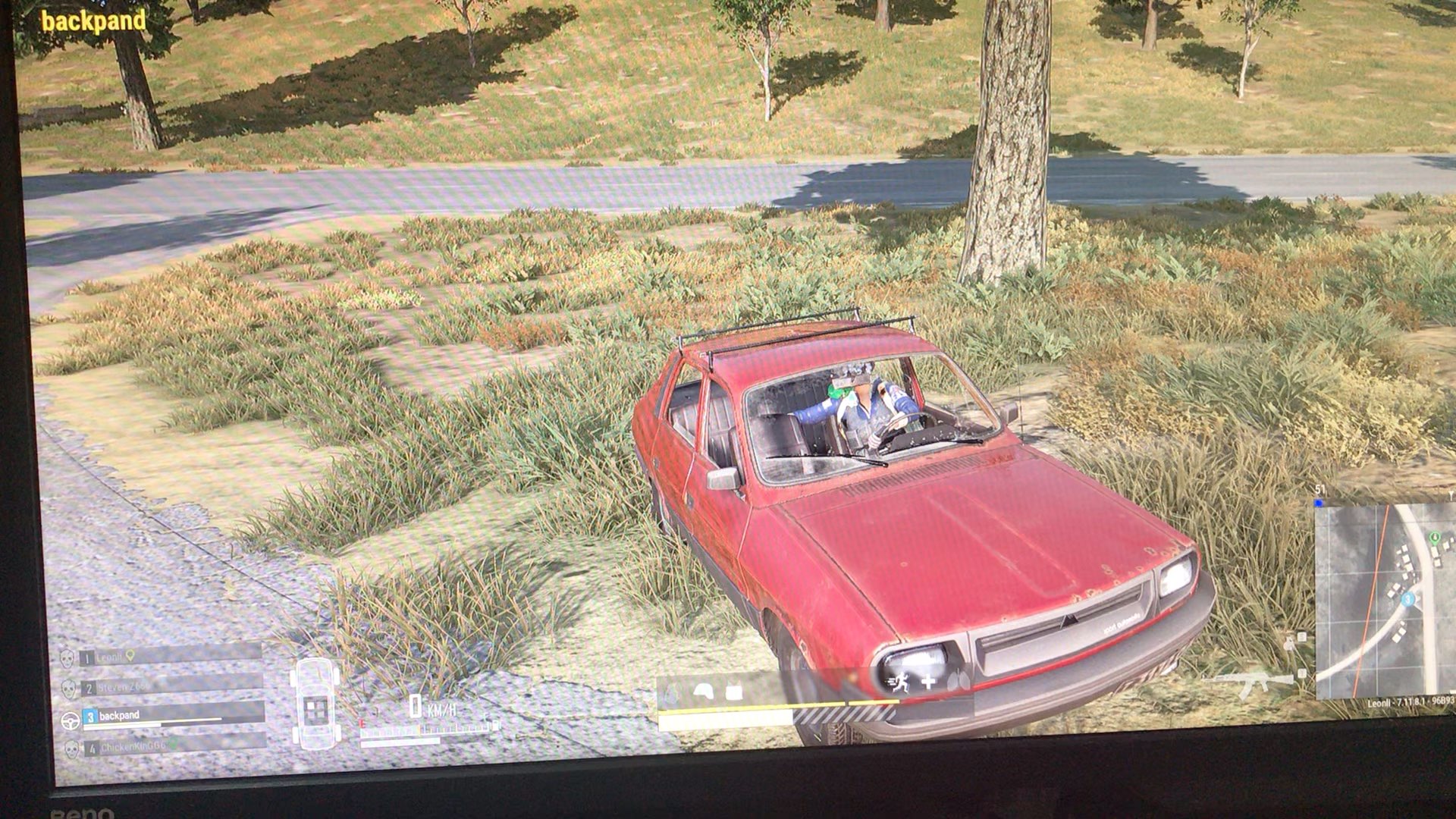This screenshot has height=819, width=1456.
Task: Click the vehicle seat layout diagram
Action: click(x=314, y=703)
